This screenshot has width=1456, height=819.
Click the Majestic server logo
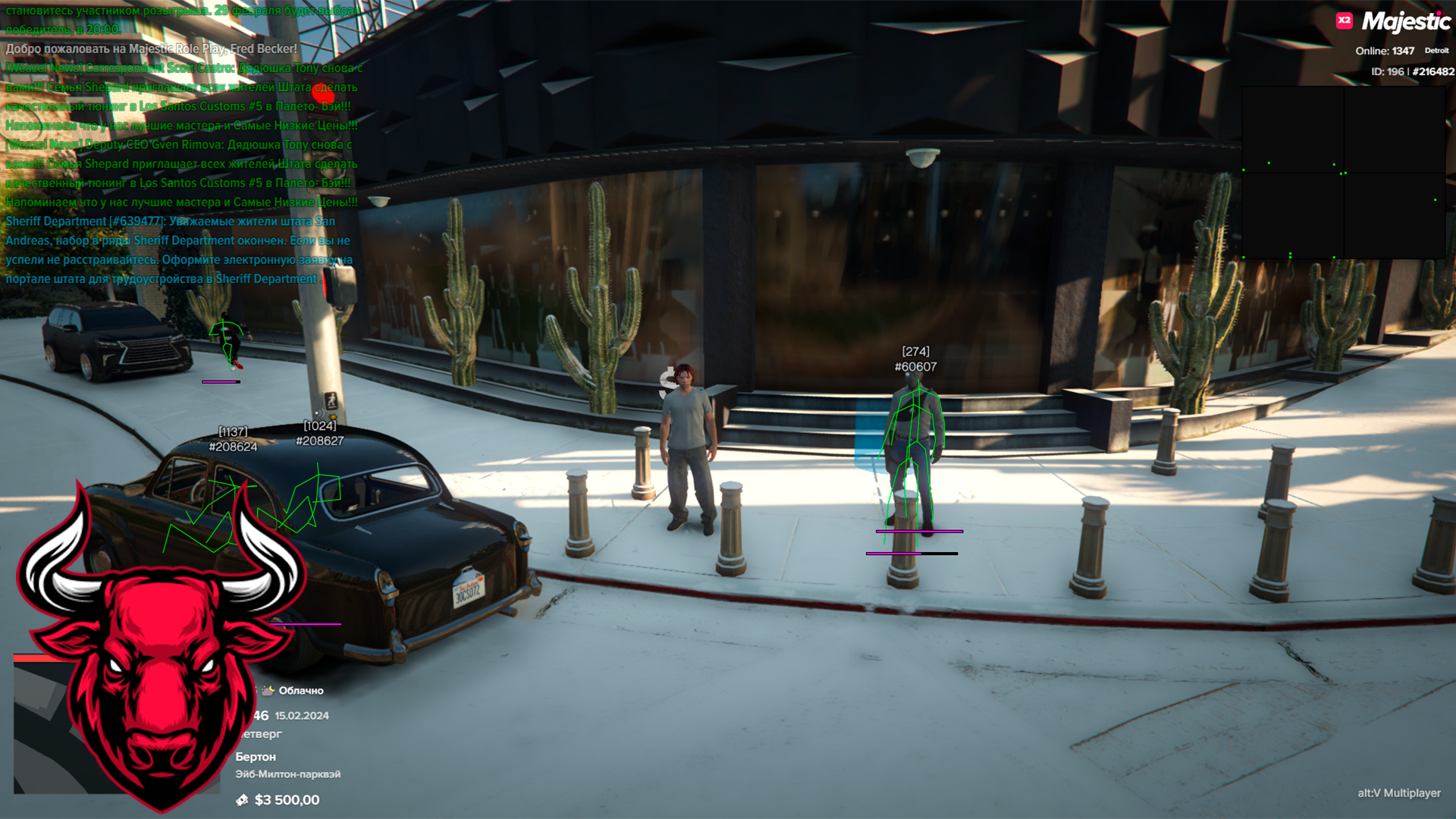[x=1406, y=22]
